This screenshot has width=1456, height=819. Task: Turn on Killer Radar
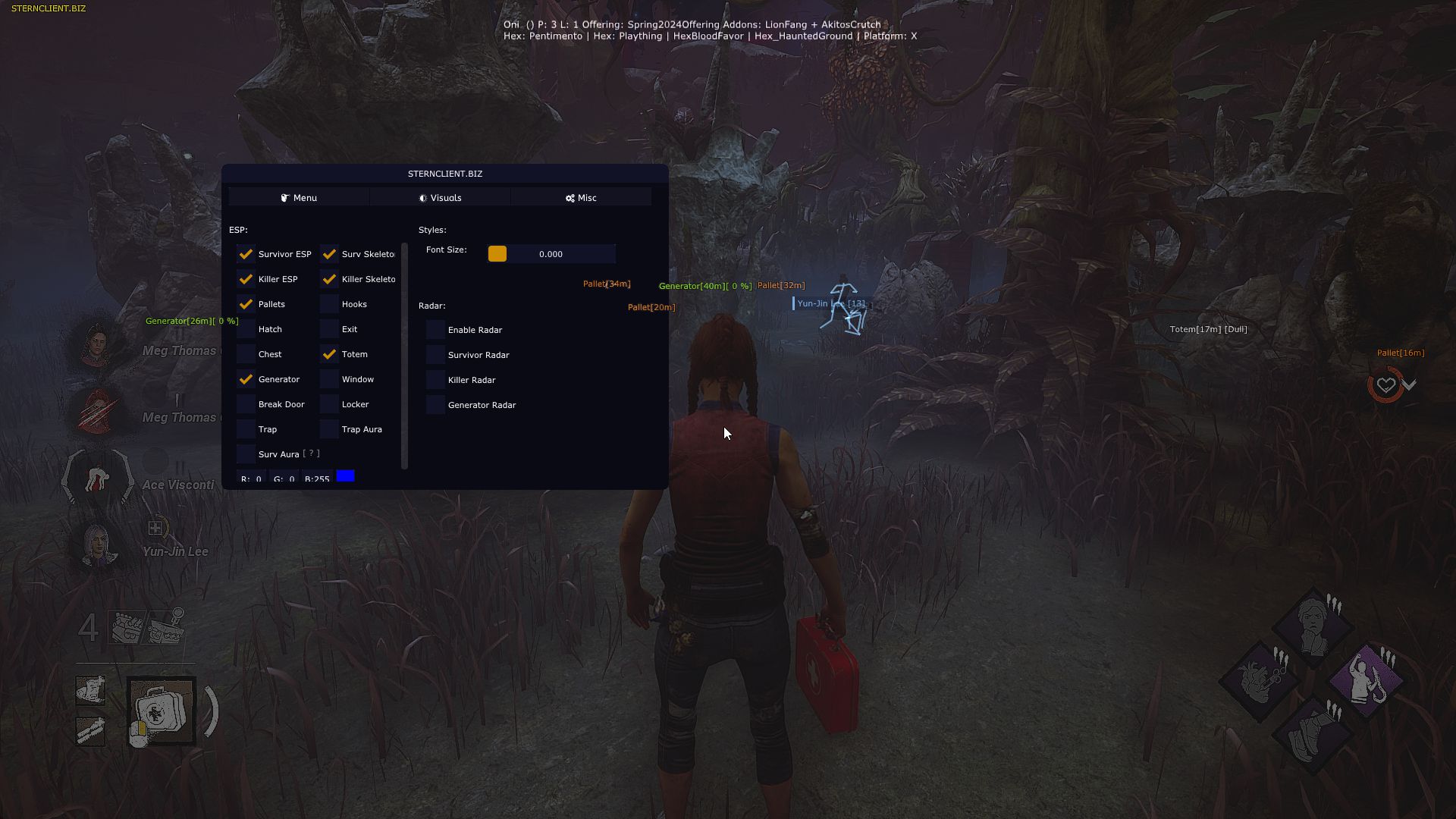pos(435,380)
